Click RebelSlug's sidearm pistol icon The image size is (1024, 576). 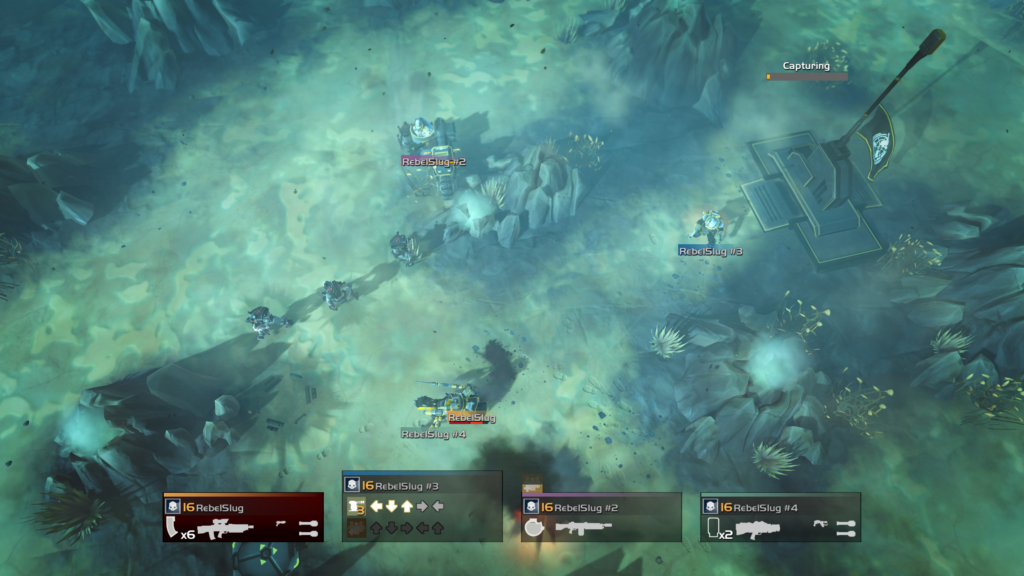pyautogui.click(x=281, y=523)
